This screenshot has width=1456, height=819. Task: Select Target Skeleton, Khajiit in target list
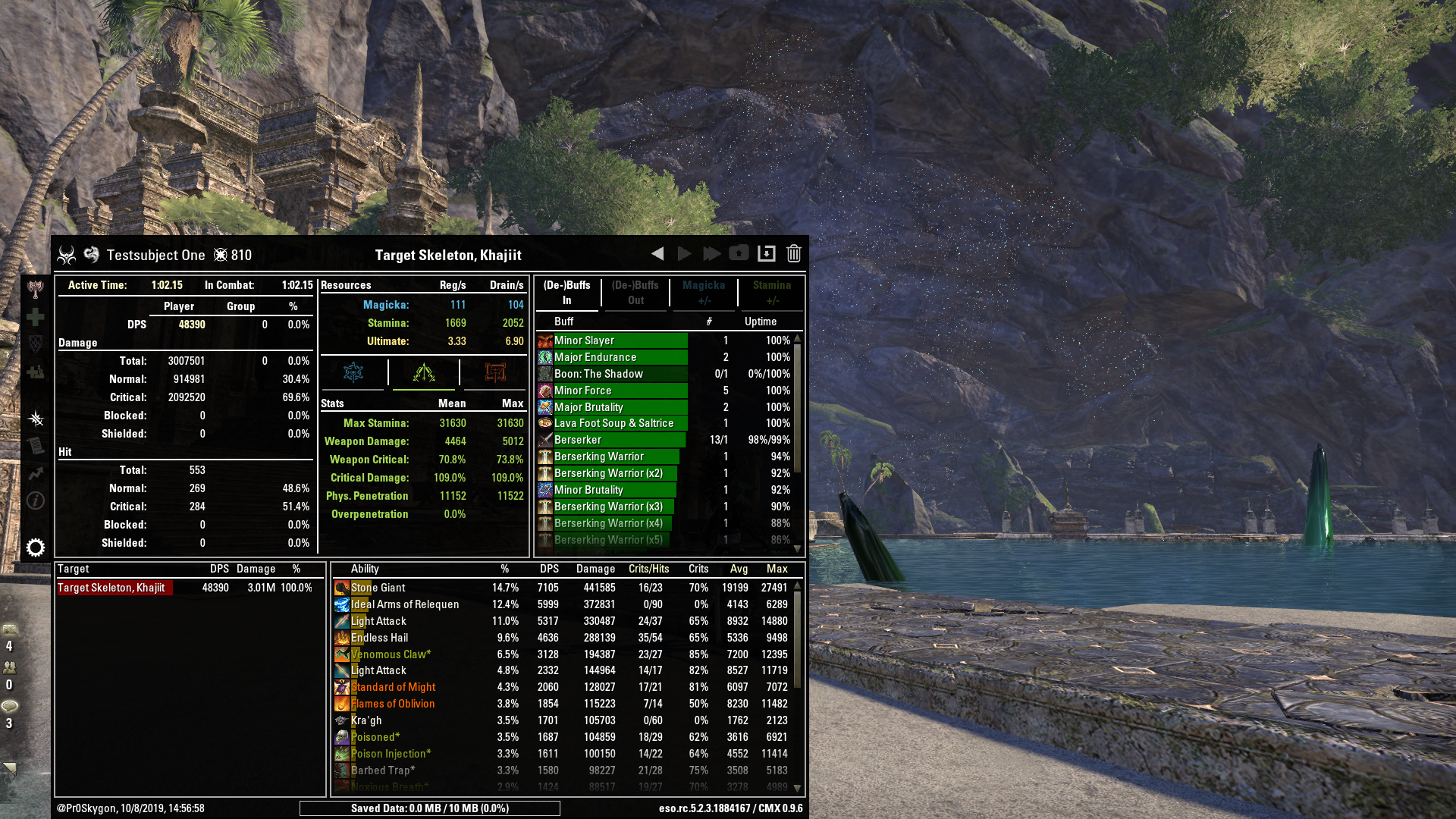pyautogui.click(x=114, y=587)
